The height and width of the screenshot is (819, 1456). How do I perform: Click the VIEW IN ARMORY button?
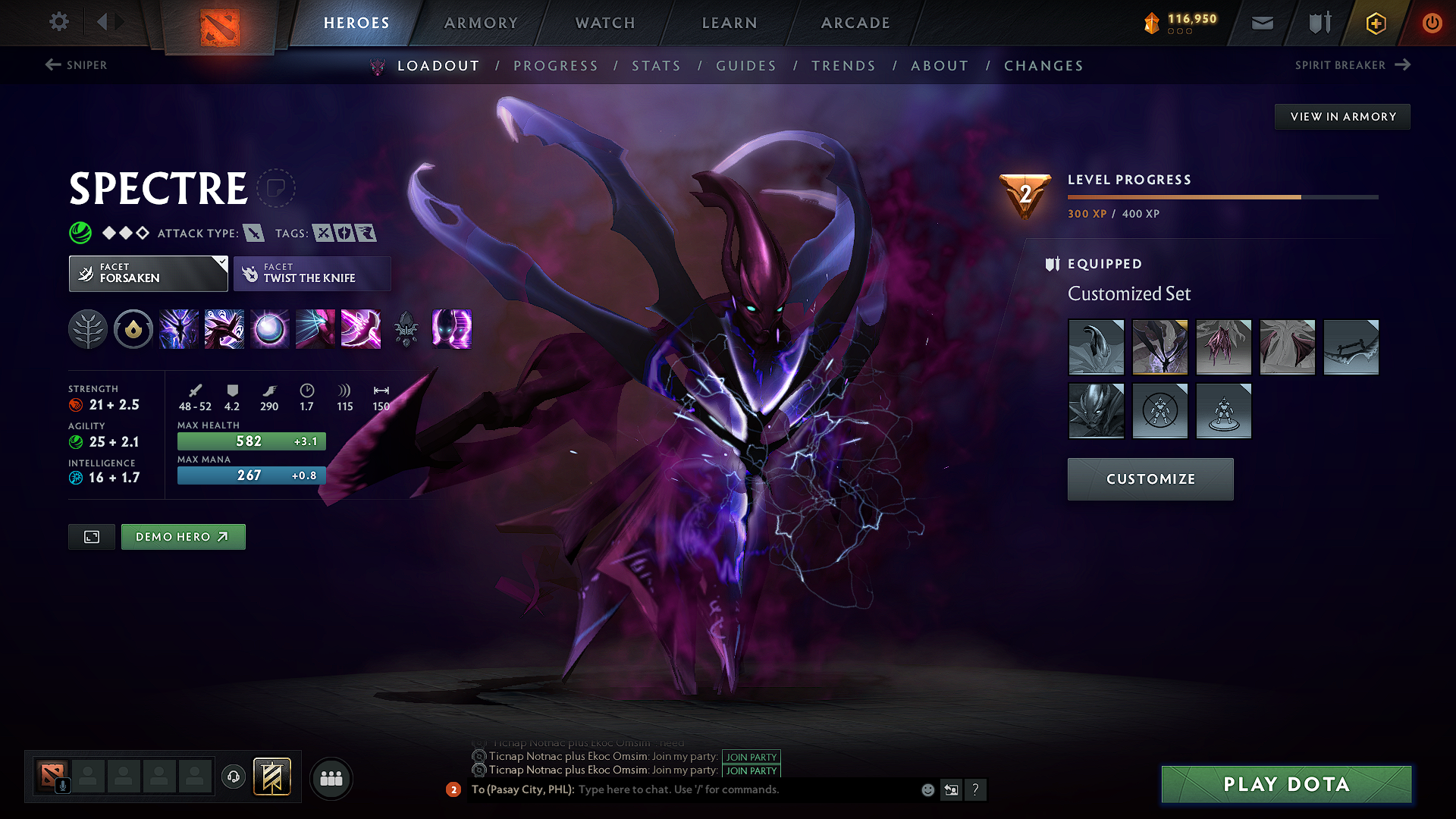1342,116
